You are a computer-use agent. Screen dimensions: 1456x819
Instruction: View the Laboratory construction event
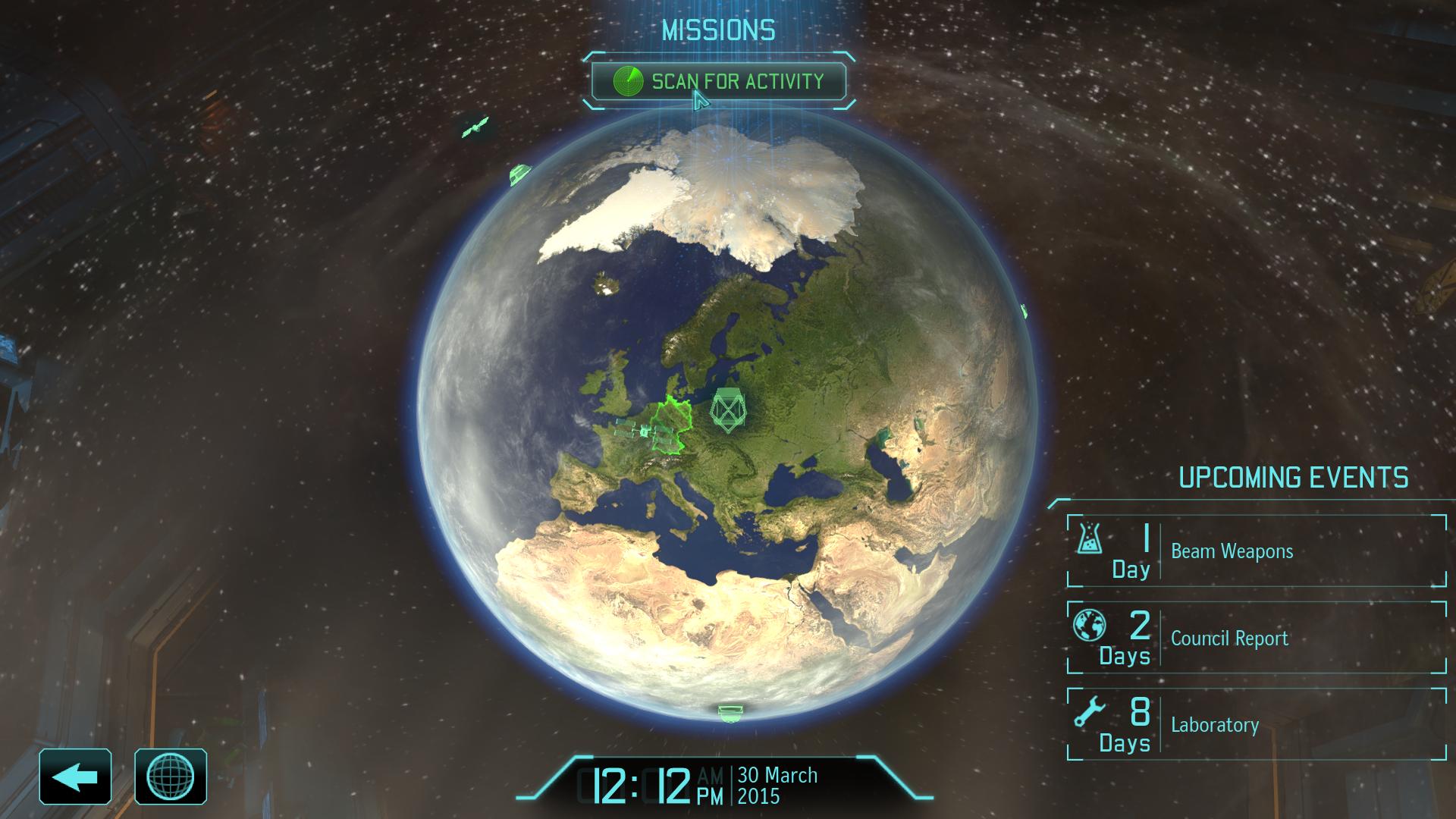[x=1257, y=724]
